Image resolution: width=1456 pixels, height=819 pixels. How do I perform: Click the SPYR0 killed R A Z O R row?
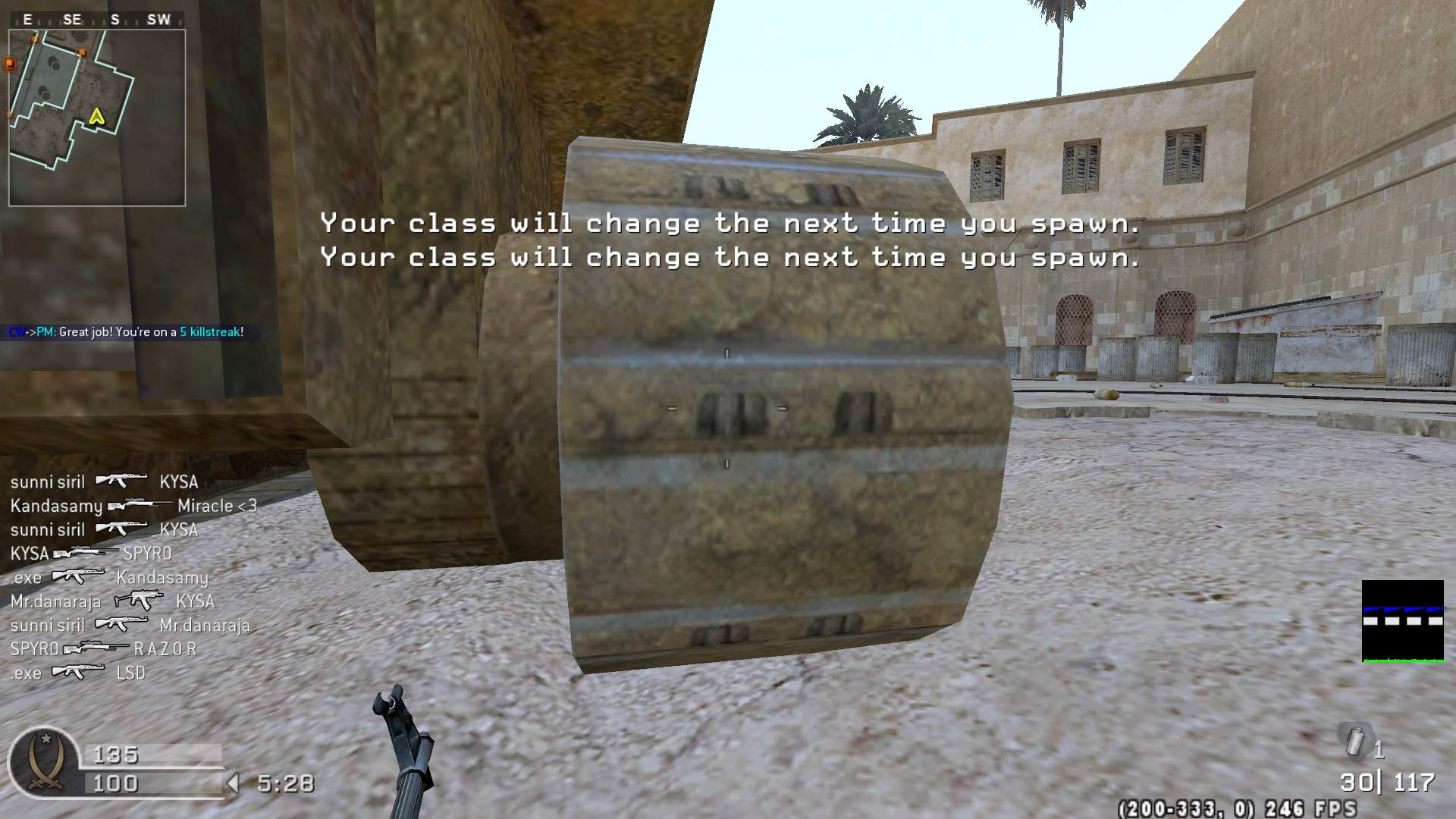[103, 649]
